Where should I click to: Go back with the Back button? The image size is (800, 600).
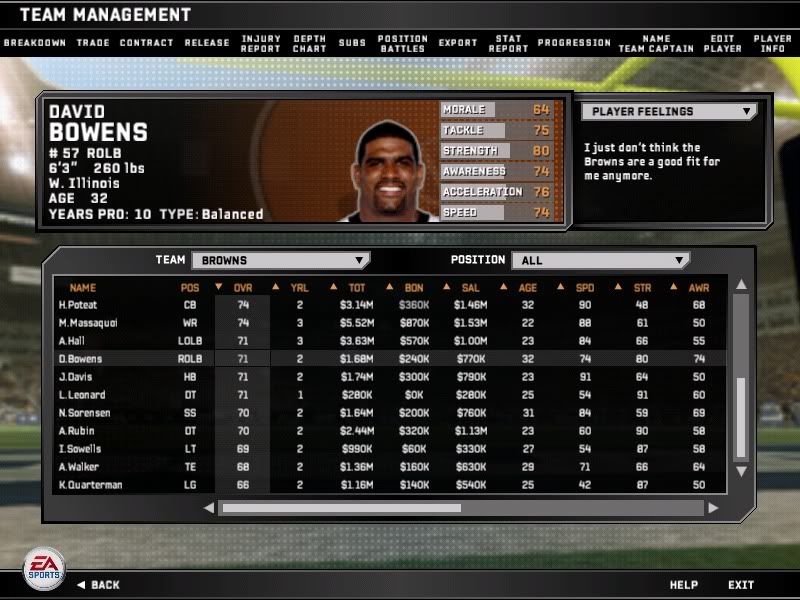pos(98,585)
